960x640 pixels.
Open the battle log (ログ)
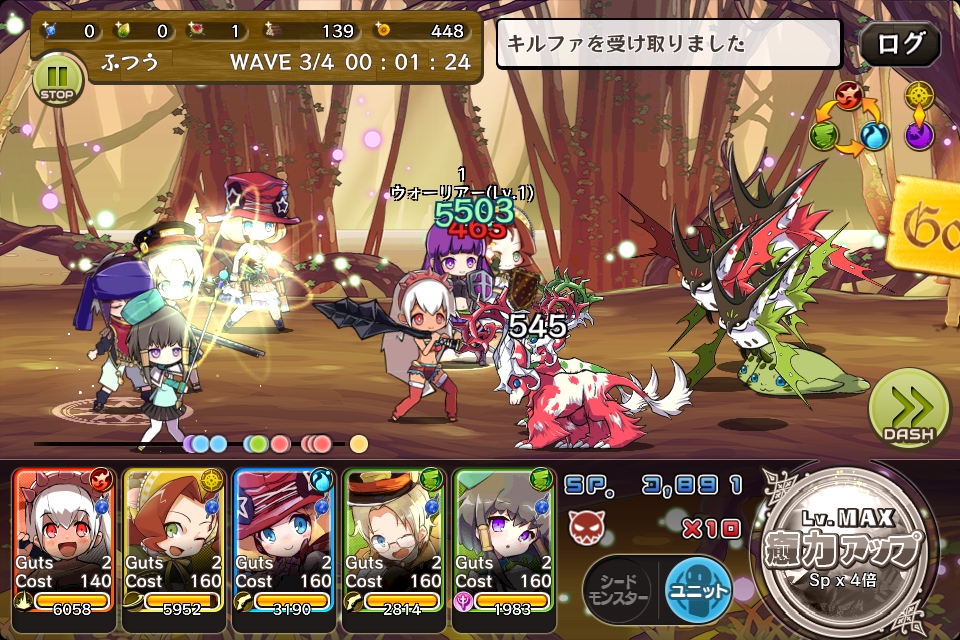(899, 44)
